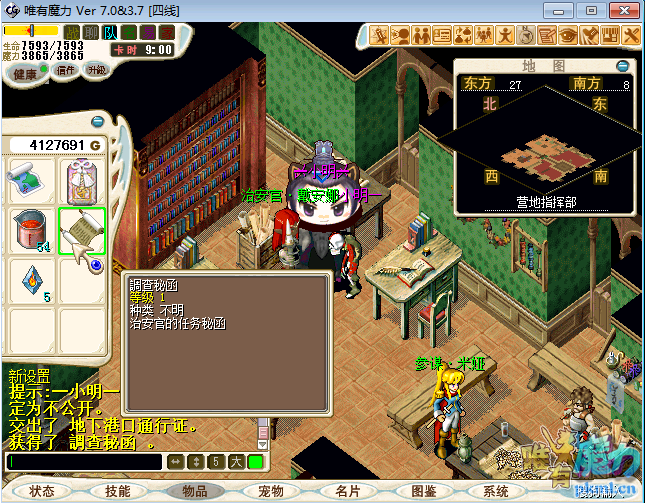Image resolution: width=645 pixels, height=503 pixels.
Task: Collapse the inventory panel with its round button
Action: [x=97, y=121]
